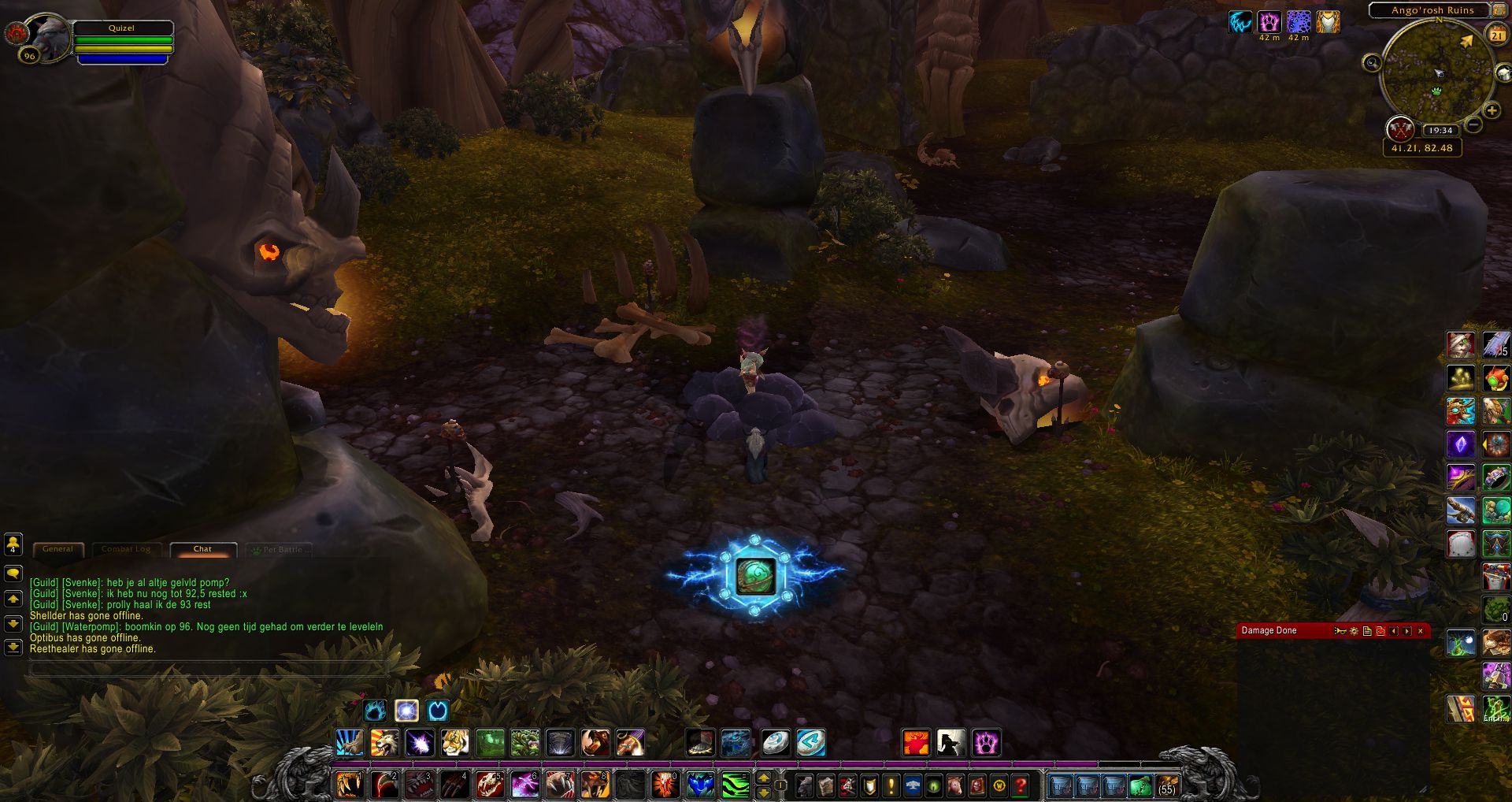Toggle the minimap tracking magnifier button

(1372, 63)
